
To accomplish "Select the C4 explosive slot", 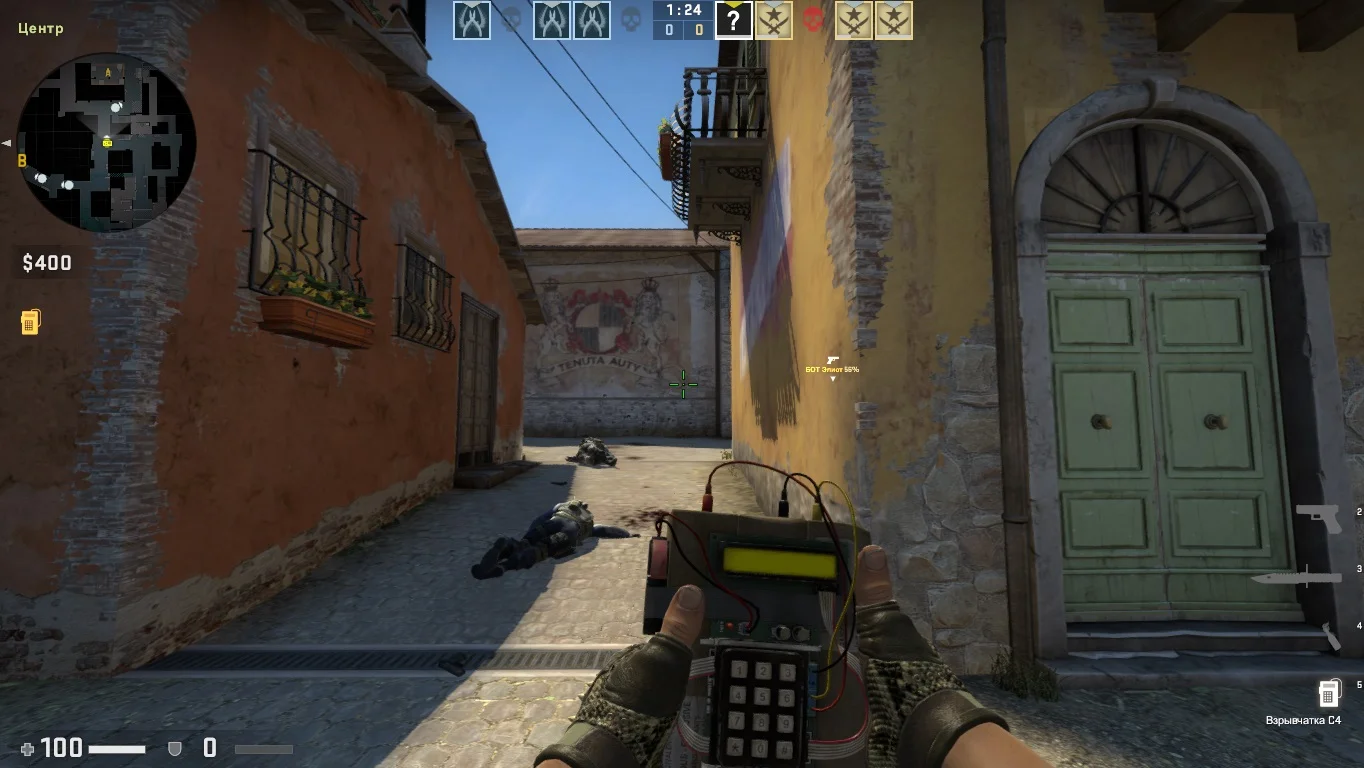I will click(1328, 692).
